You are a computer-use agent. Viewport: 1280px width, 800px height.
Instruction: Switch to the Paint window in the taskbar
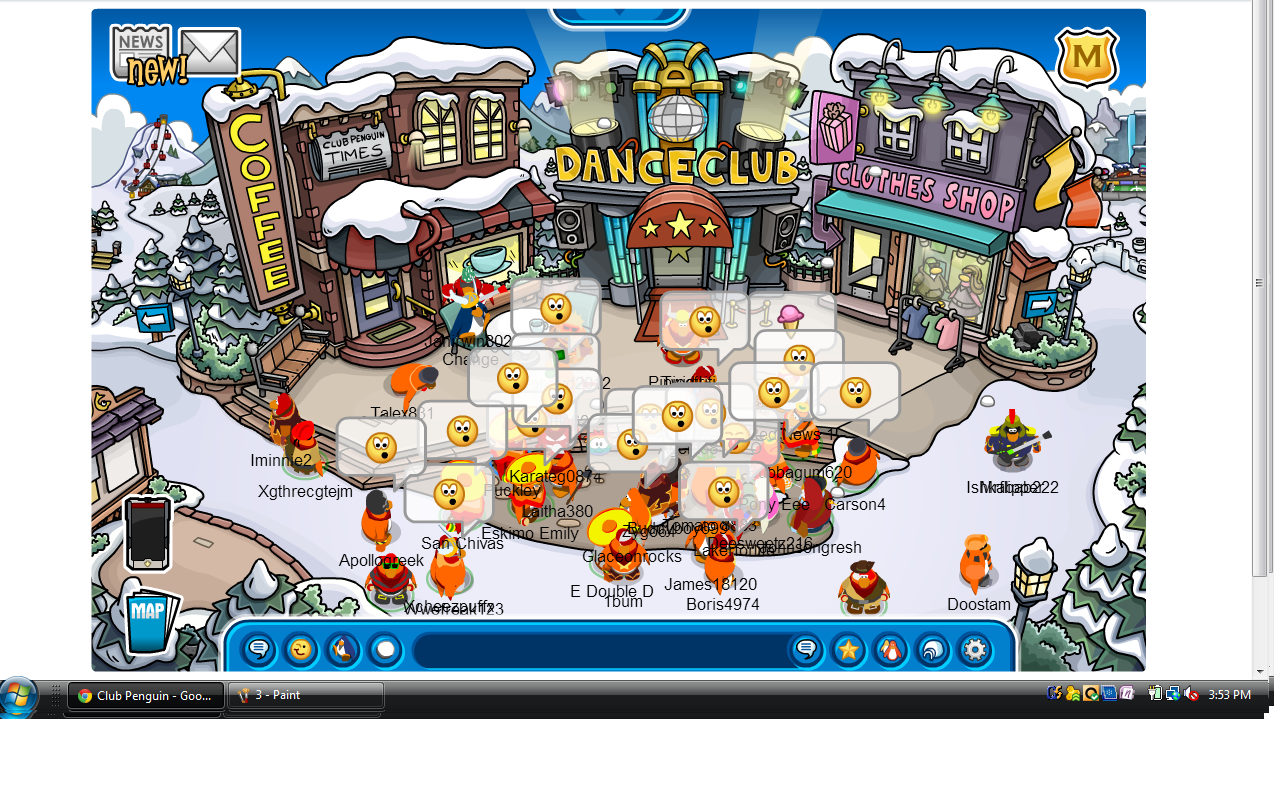(x=306, y=695)
